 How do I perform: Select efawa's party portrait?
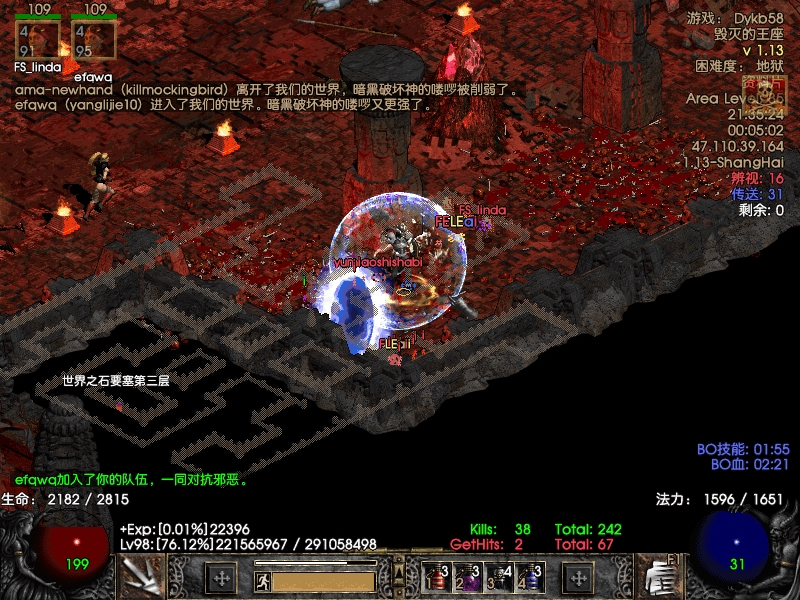pyautogui.click(x=93, y=40)
